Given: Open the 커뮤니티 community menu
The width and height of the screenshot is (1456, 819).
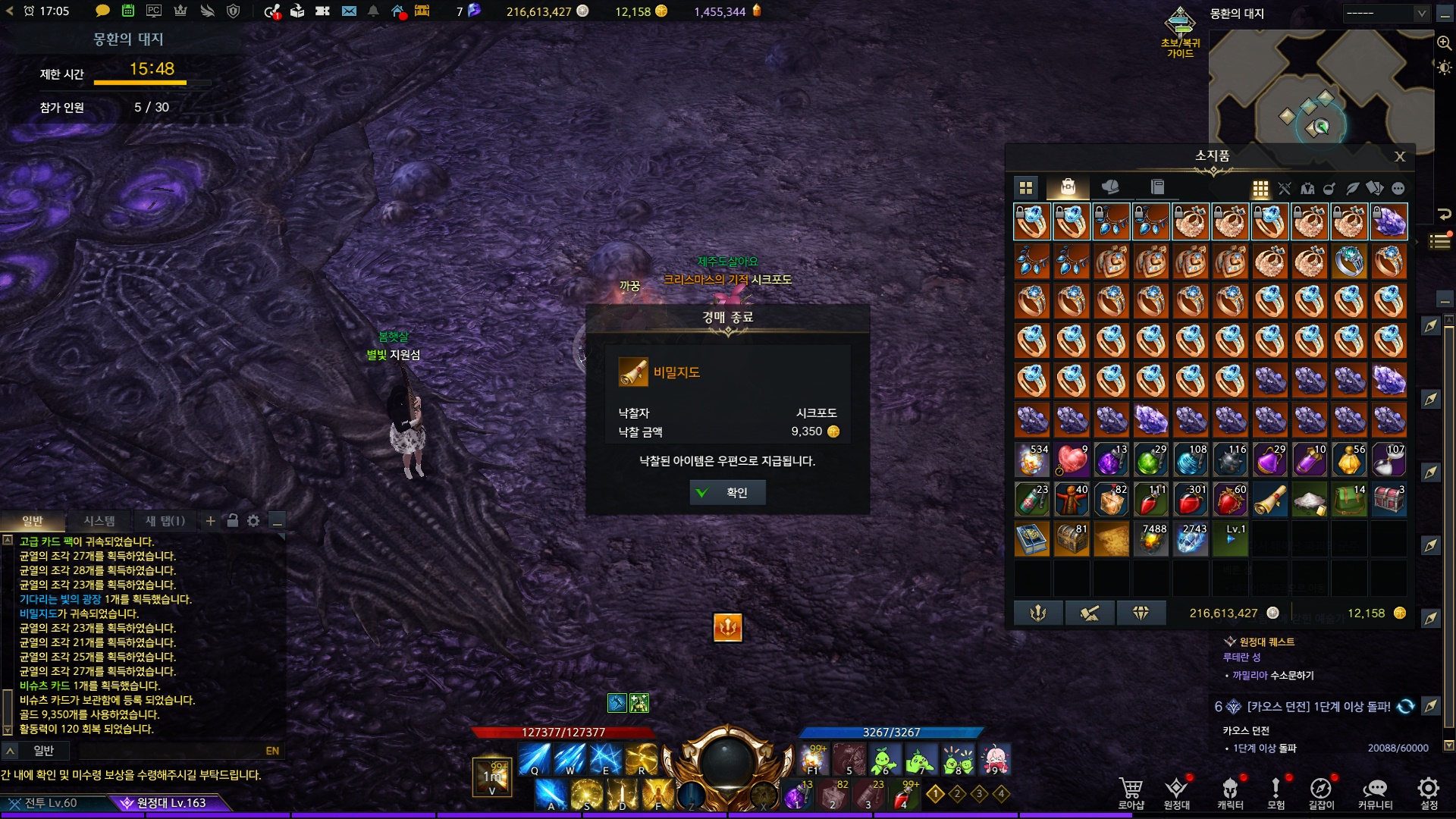Looking at the screenshot, I should [x=1375, y=792].
